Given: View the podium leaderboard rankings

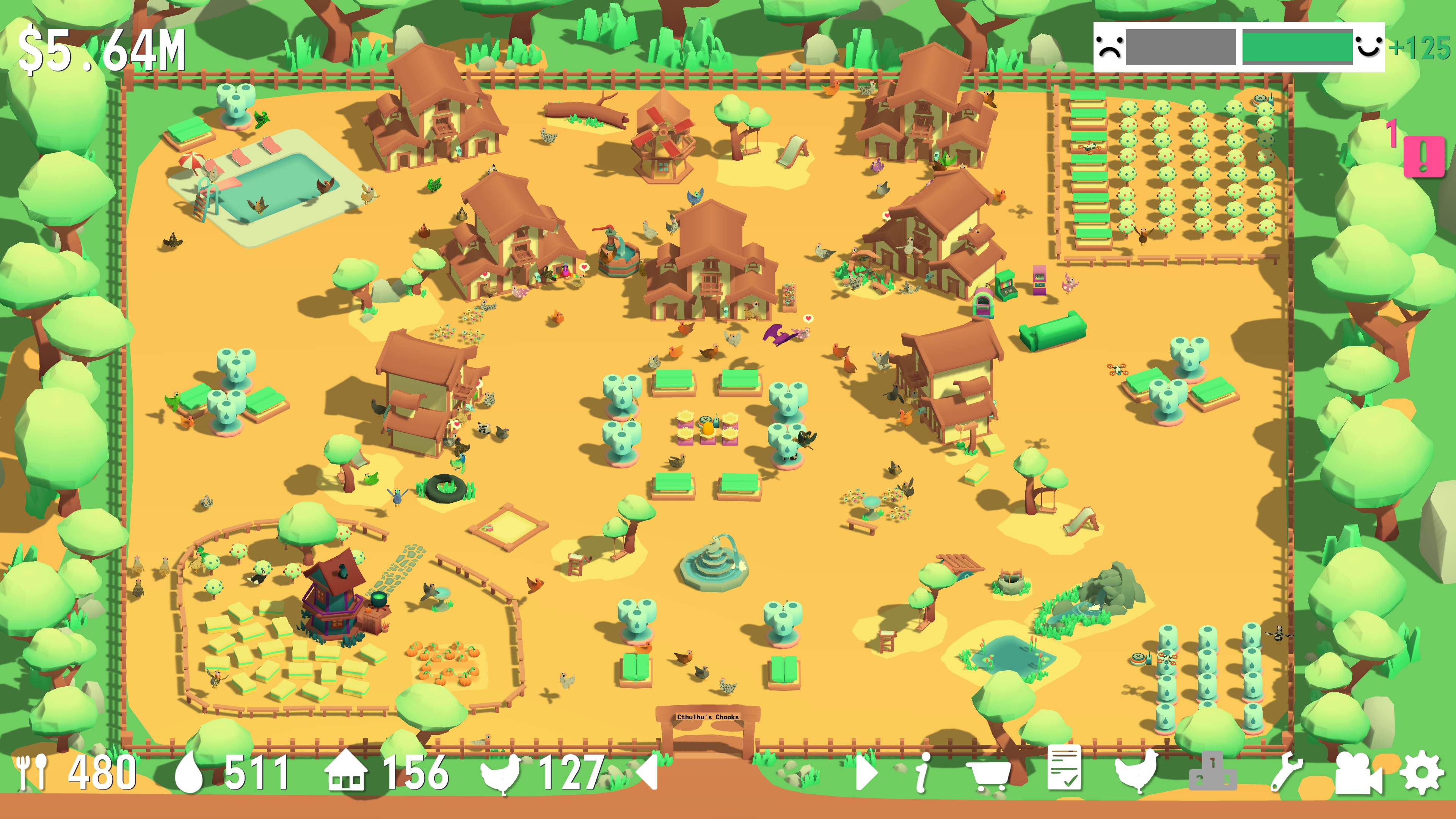Looking at the screenshot, I should [1213, 772].
